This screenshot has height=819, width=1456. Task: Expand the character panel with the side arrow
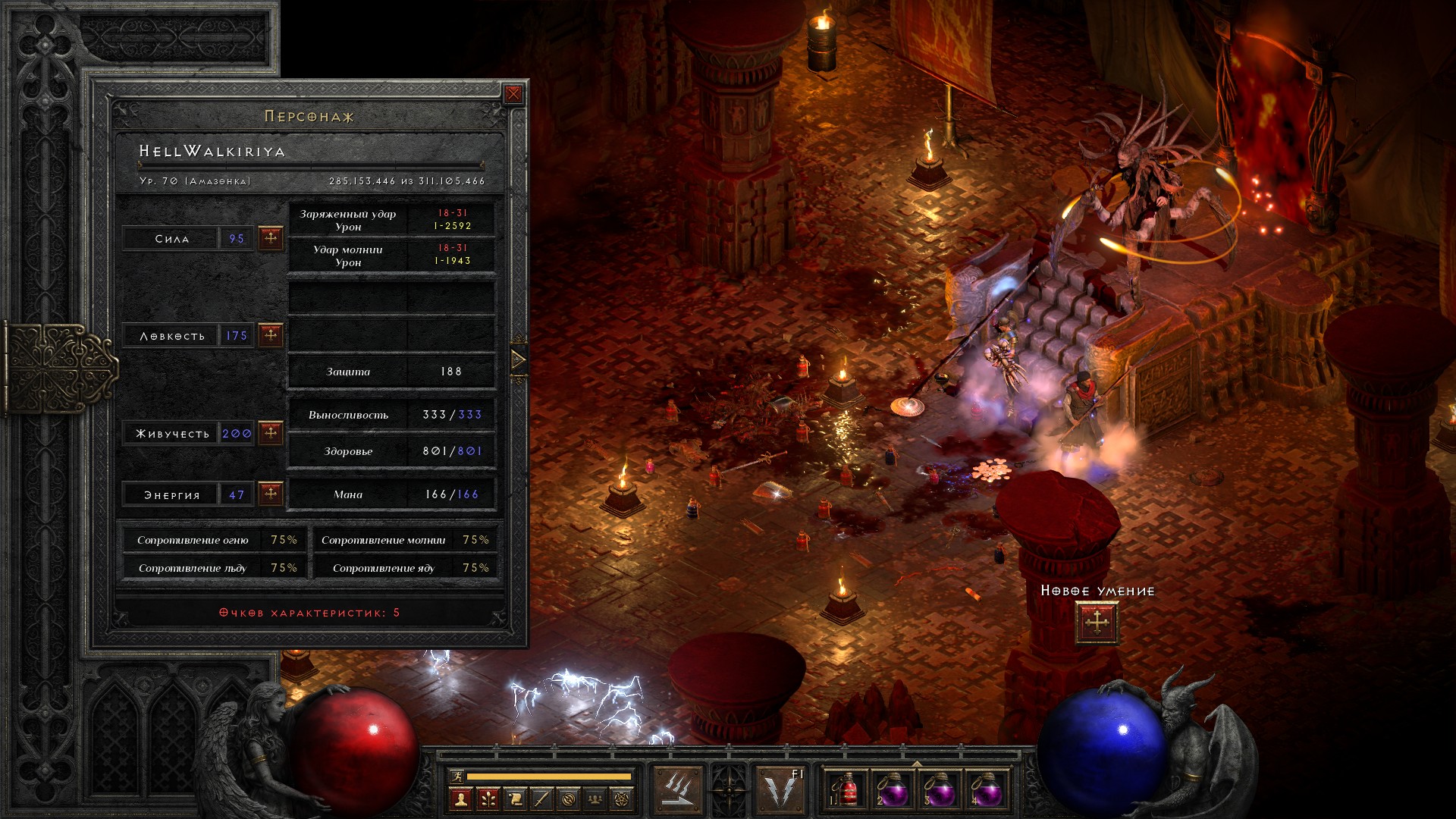(x=519, y=359)
